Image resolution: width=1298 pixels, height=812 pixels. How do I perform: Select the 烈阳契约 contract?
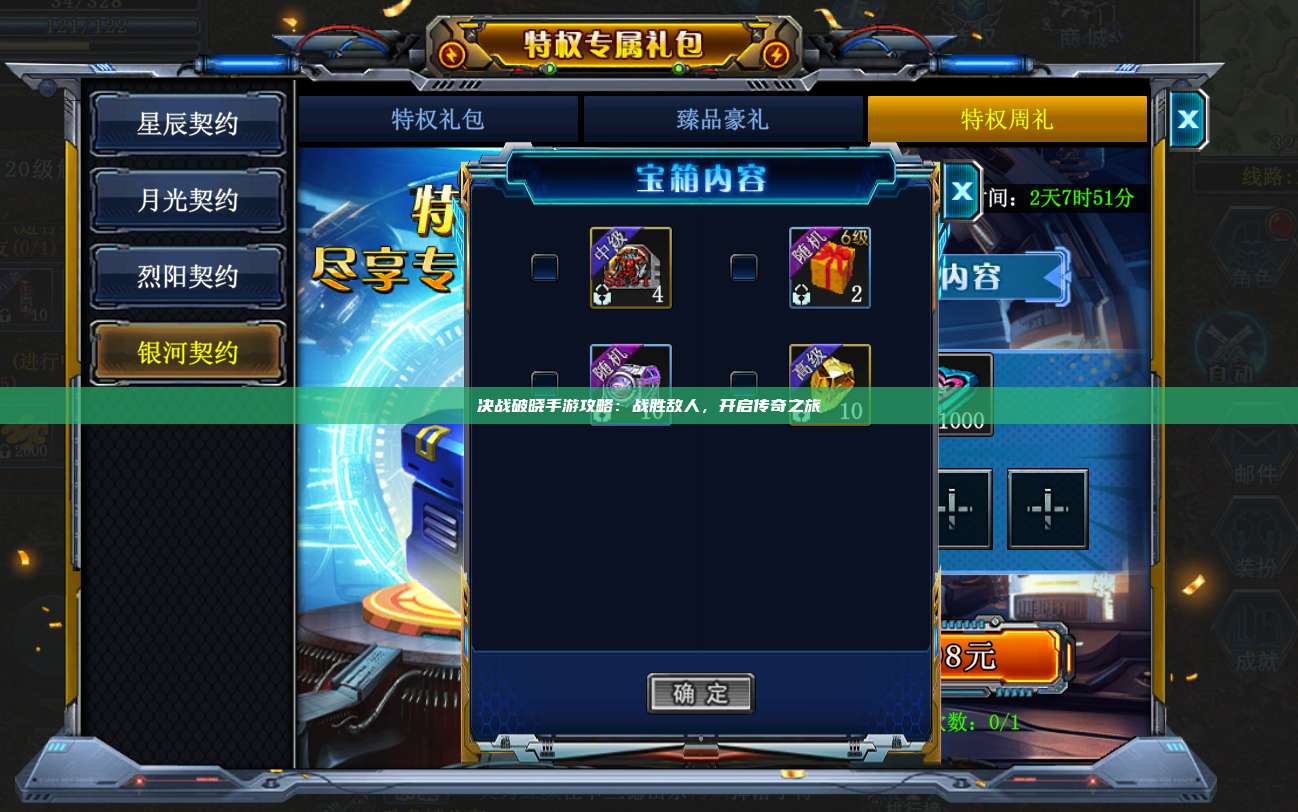[188, 276]
